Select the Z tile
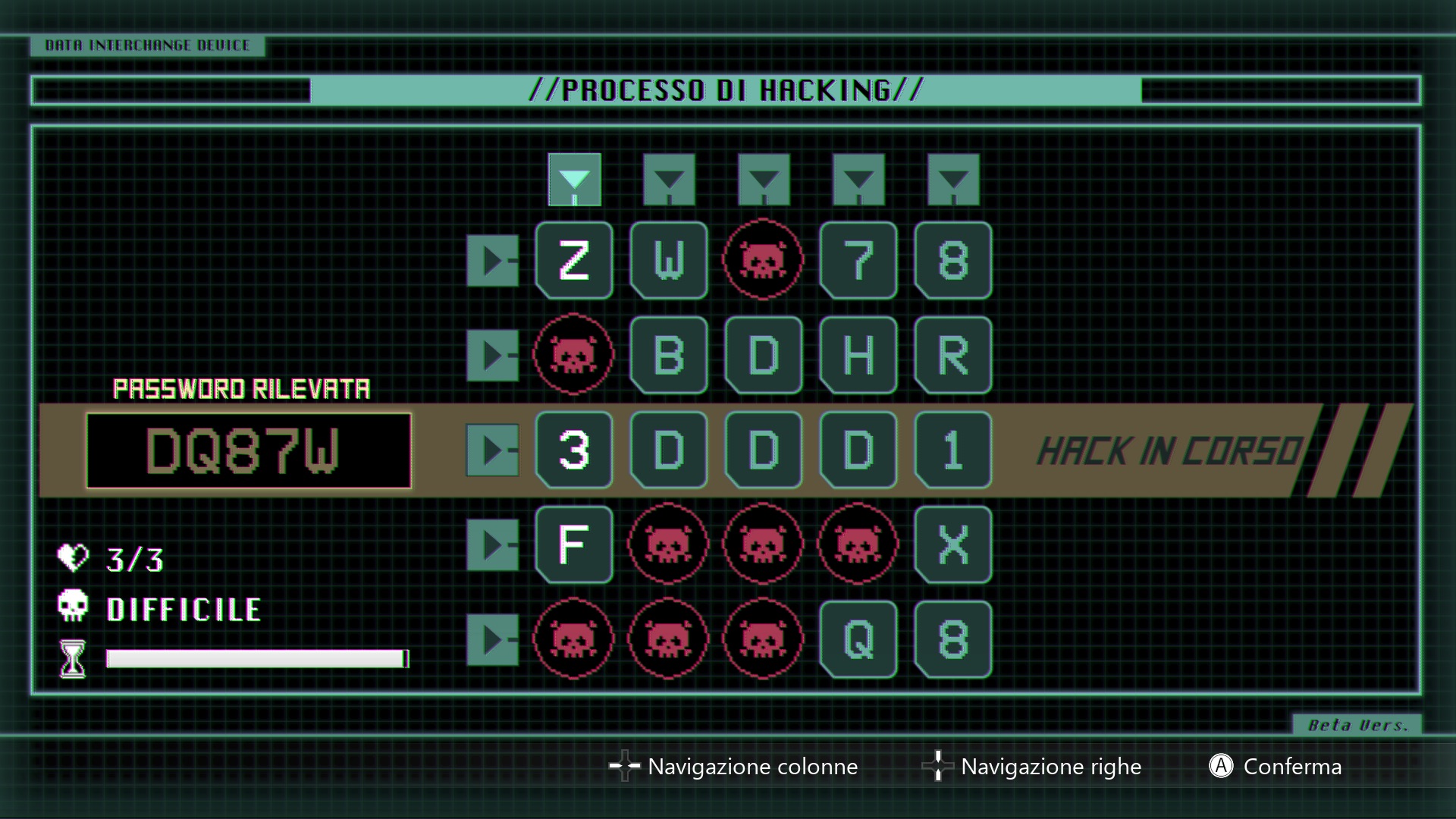The image size is (1456, 819). coord(574,260)
